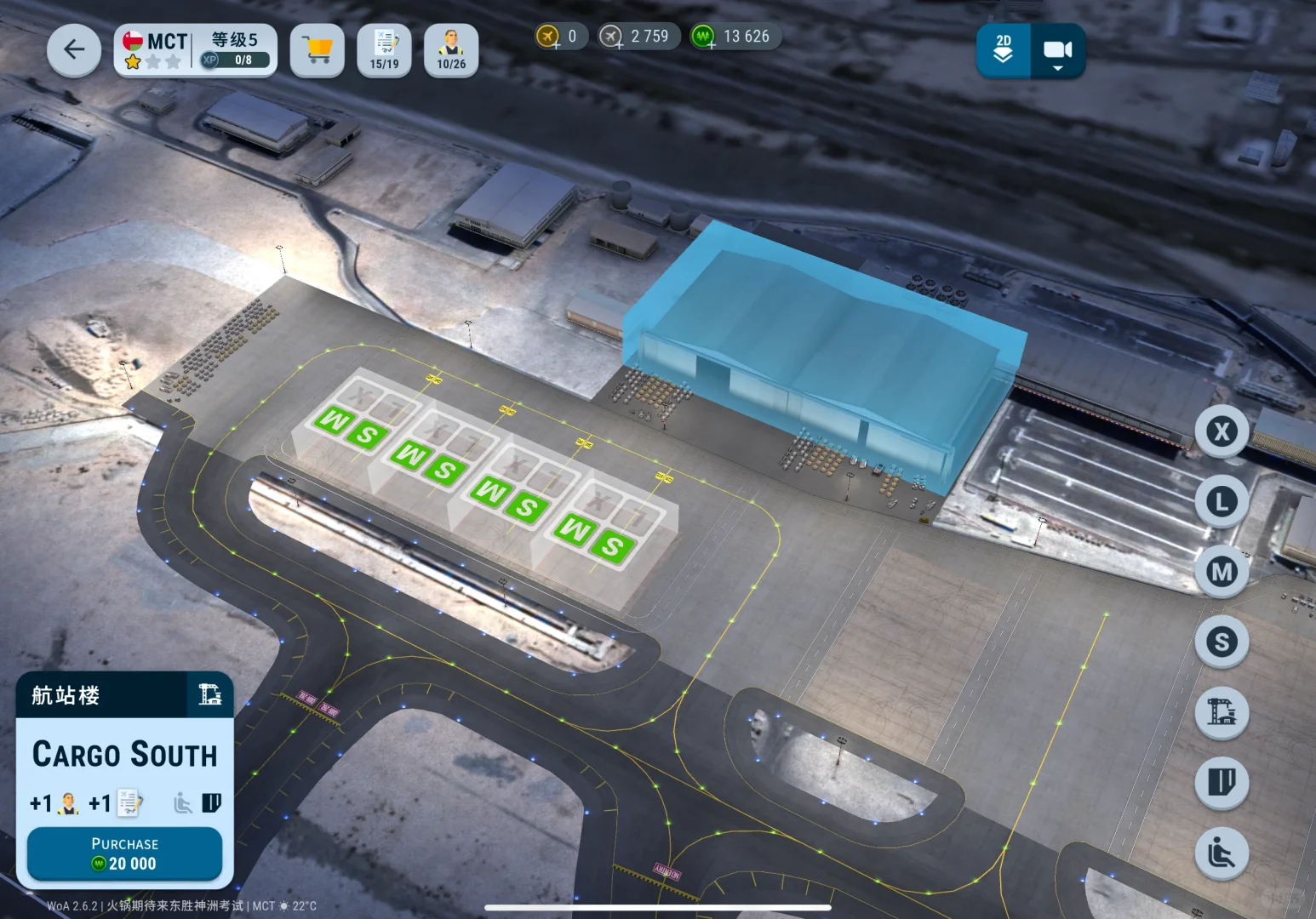
Task: Purchase Cargo South for 20 000
Action: point(124,854)
